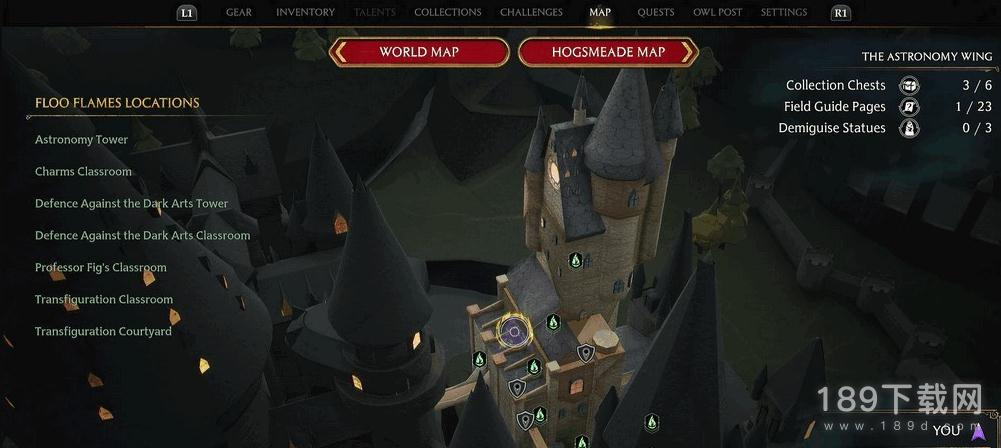Choose Transfiguration Courtyard floo location
Image resolution: width=1001 pixels, height=448 pixels.
point(103,332)
